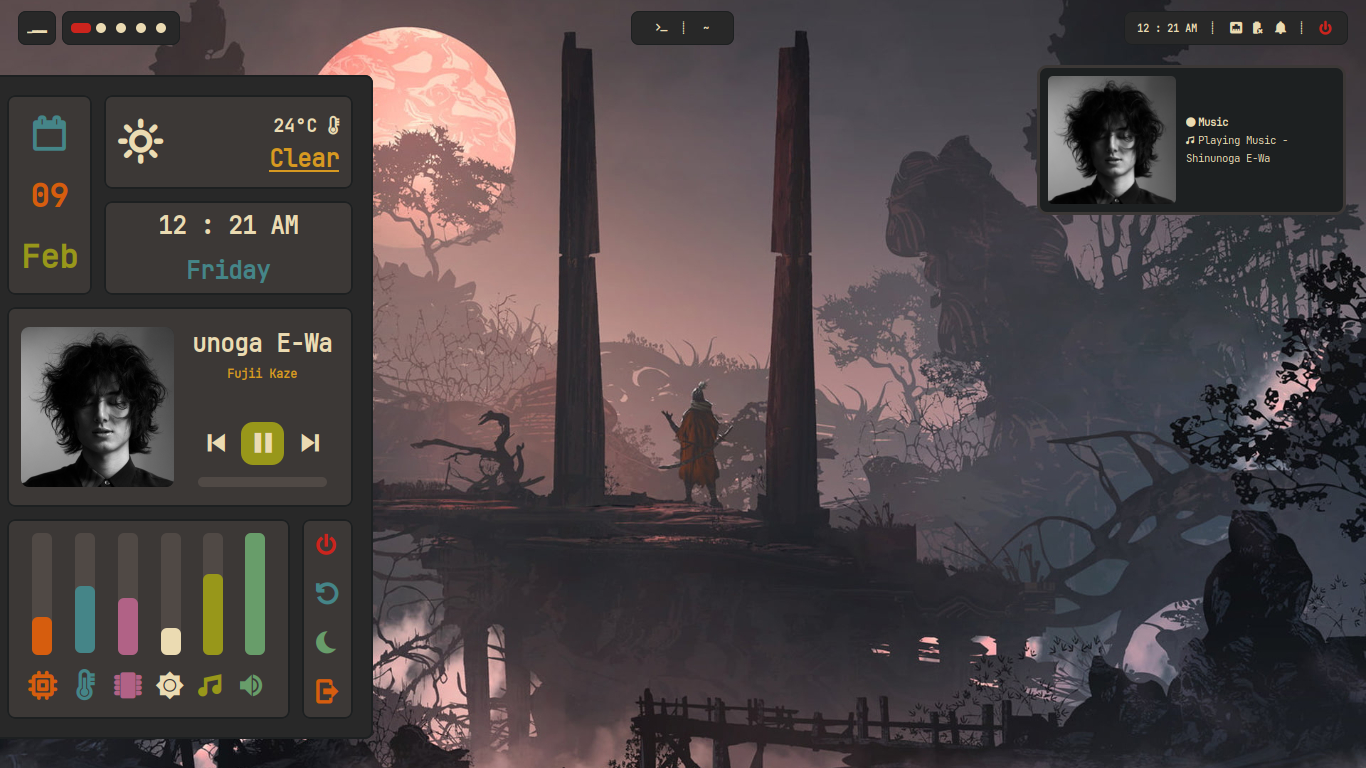Click the red power icon in top bar
Viewport: 1366px width, 768px height.
click(1325, 28)
